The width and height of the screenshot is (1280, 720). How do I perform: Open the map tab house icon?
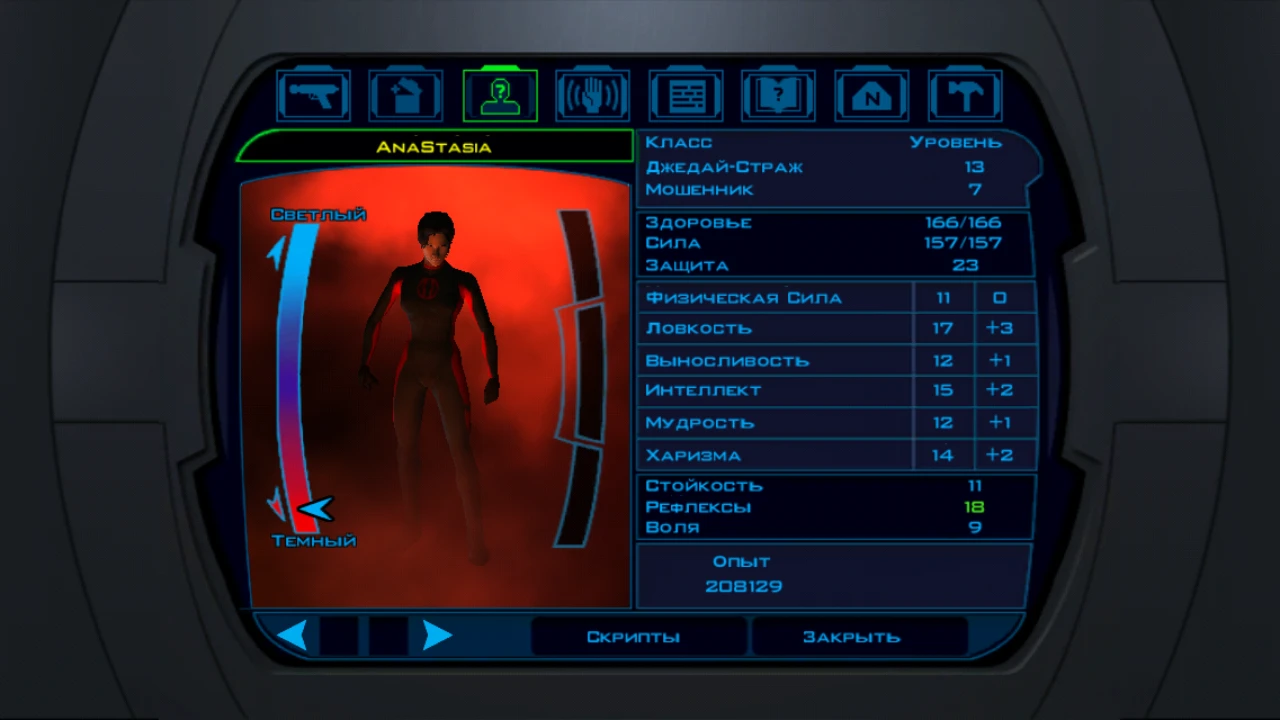871,93
